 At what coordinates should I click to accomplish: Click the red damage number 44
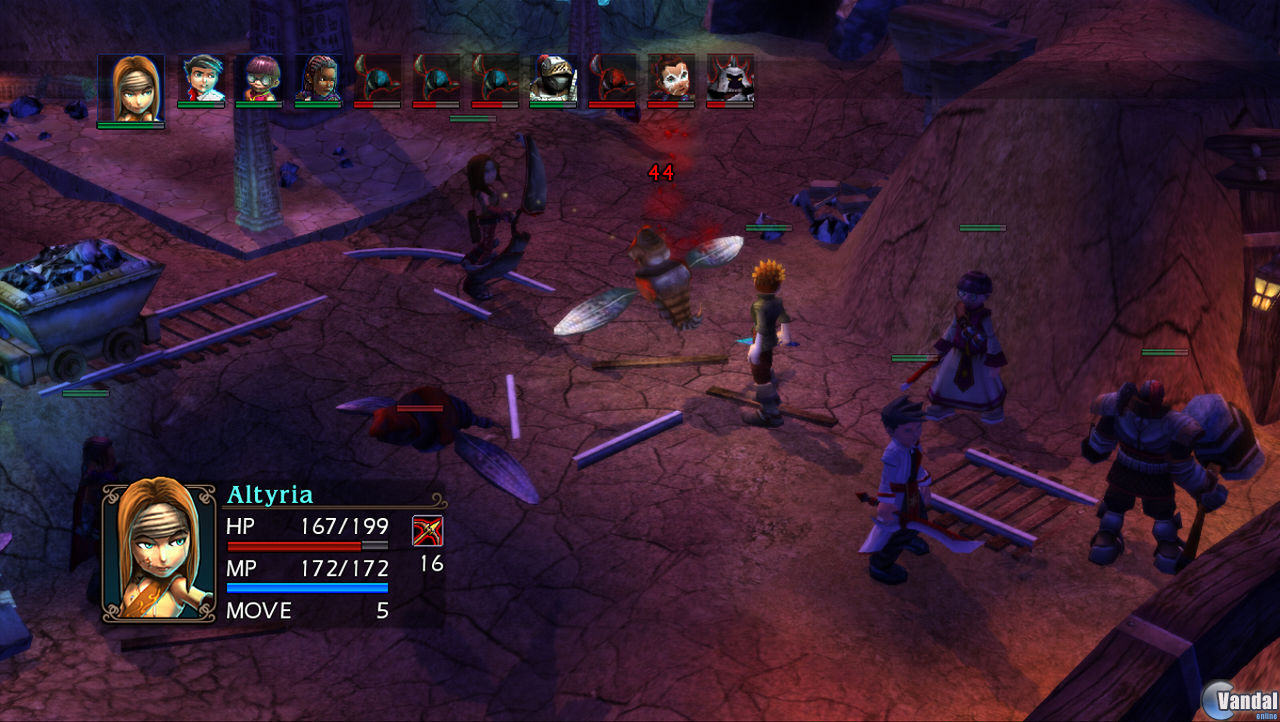(x=662, y=172)
